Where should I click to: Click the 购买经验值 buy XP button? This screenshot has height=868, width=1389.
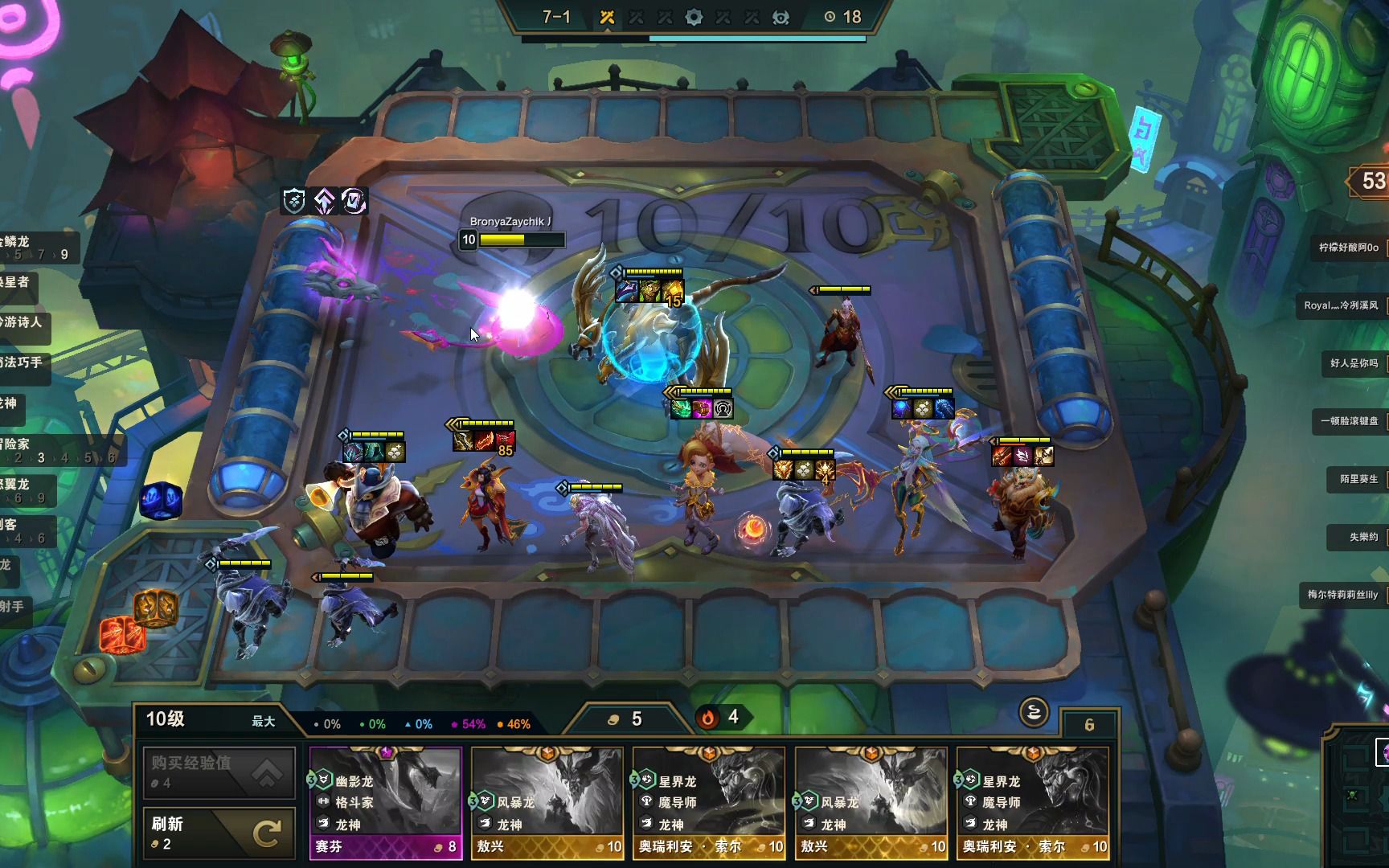[219, 772]
